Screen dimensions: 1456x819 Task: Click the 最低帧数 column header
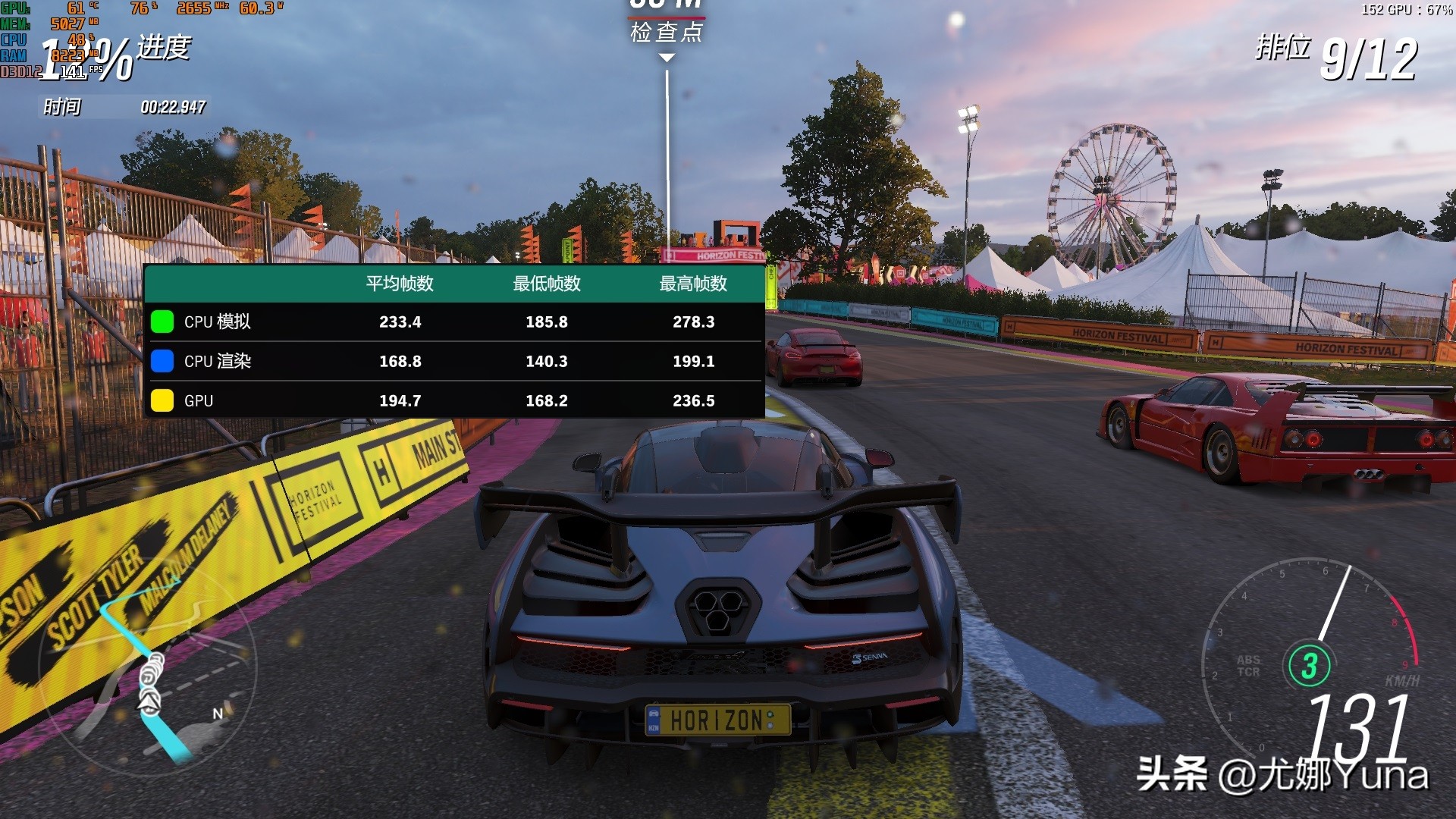coord(546,284)
